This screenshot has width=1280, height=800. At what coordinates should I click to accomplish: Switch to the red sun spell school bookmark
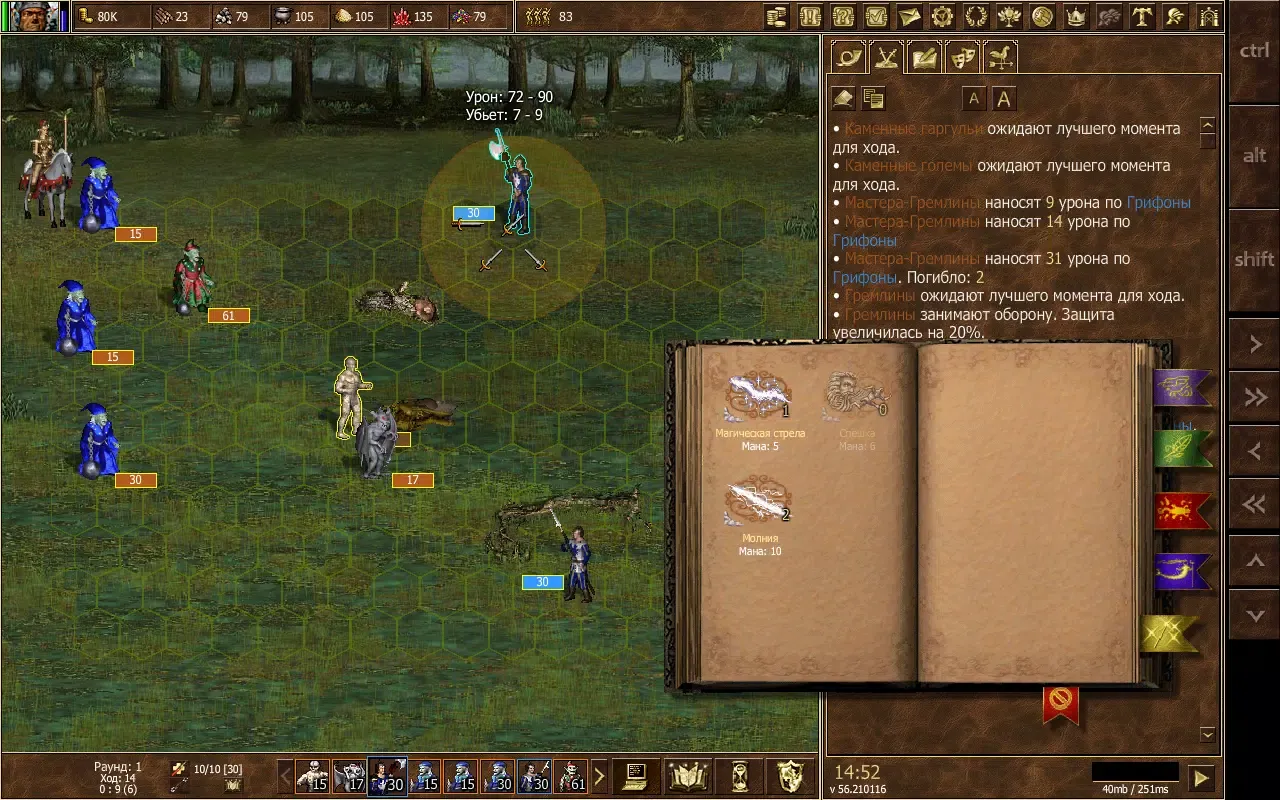pos(1182,511)
